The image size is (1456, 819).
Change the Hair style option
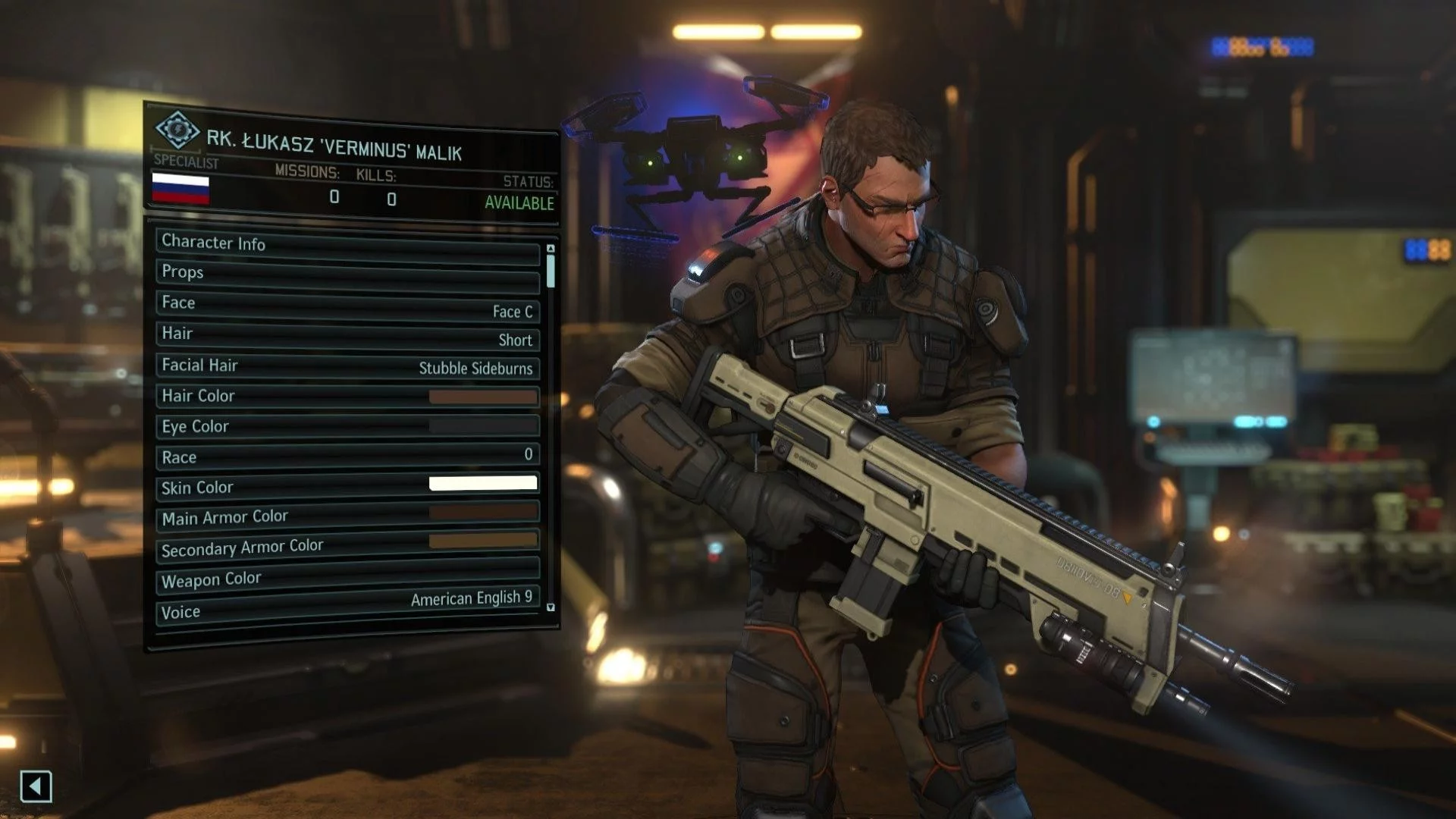[347, 337]
